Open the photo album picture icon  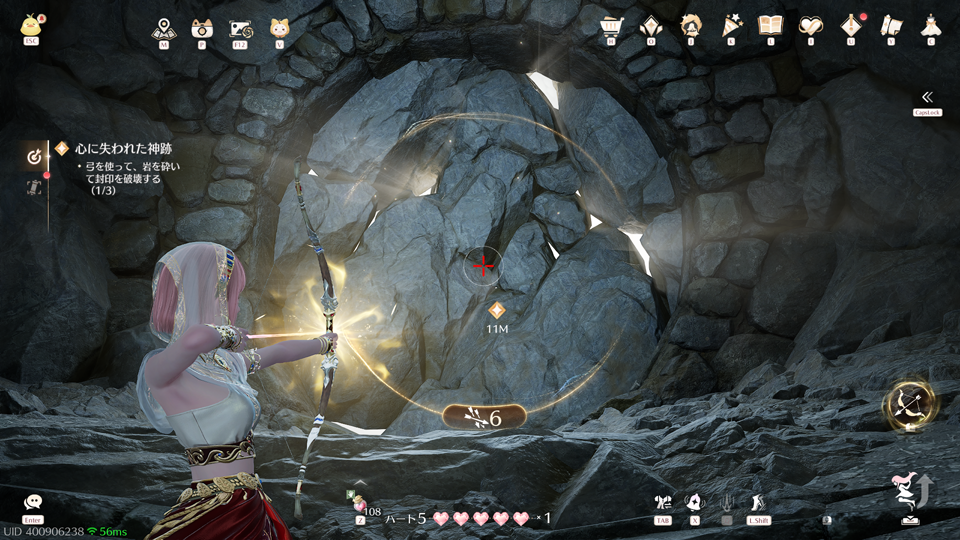coord(240,28)
